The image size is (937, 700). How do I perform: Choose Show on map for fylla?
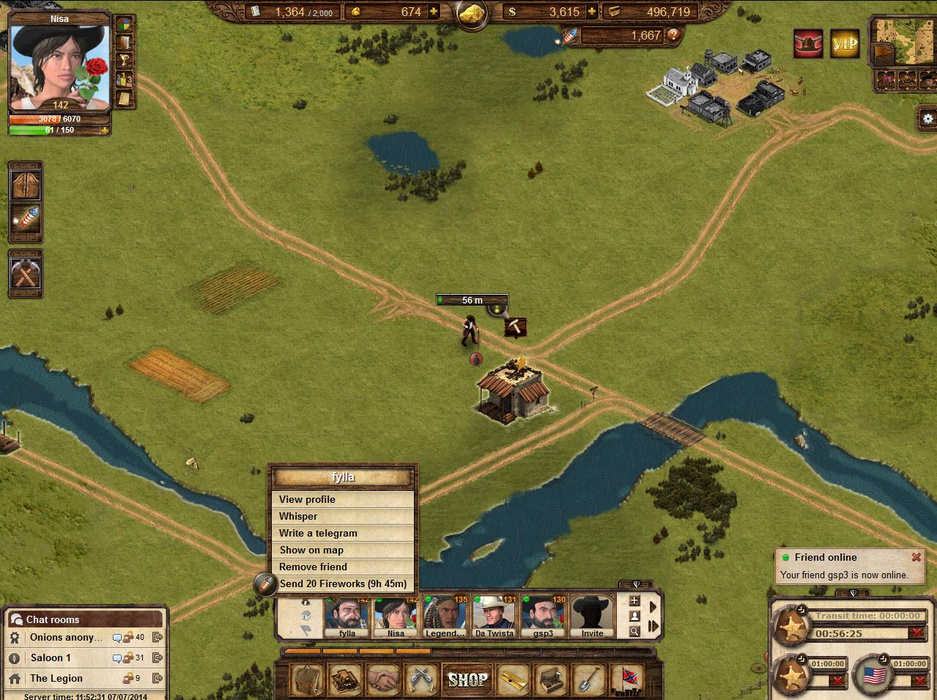point(311,550)
